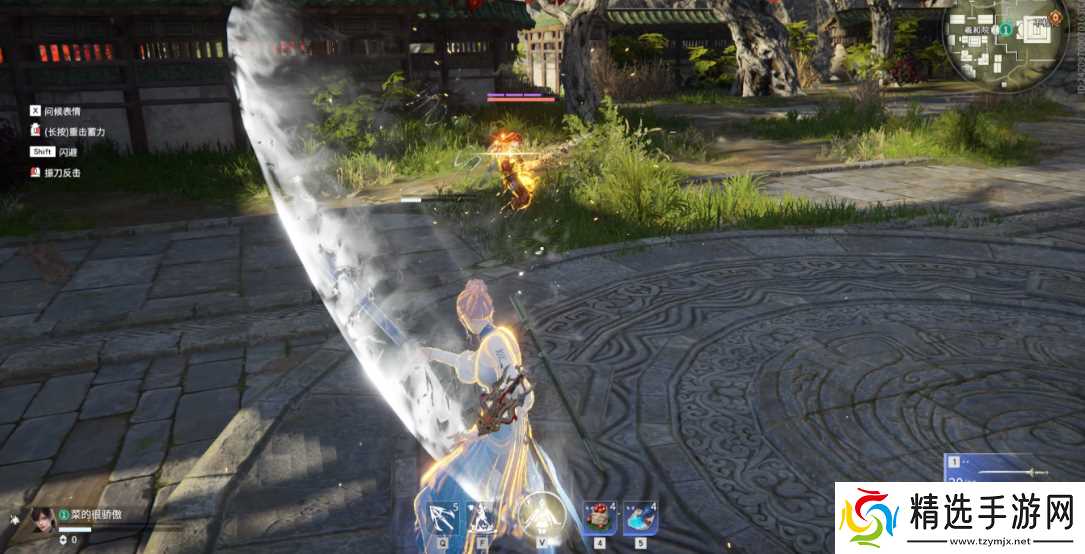Screen dimensions: 1085x554
Task: Use the red healing item slot
Action: (600, 517)
